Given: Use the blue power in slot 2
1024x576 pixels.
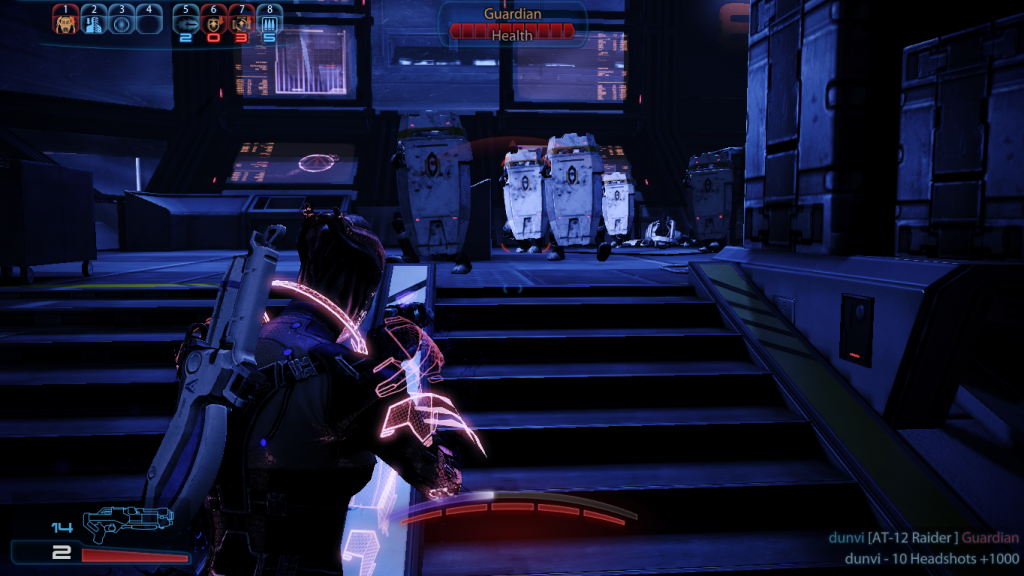Looking at the screenshot, I should [x=93, y=22].
